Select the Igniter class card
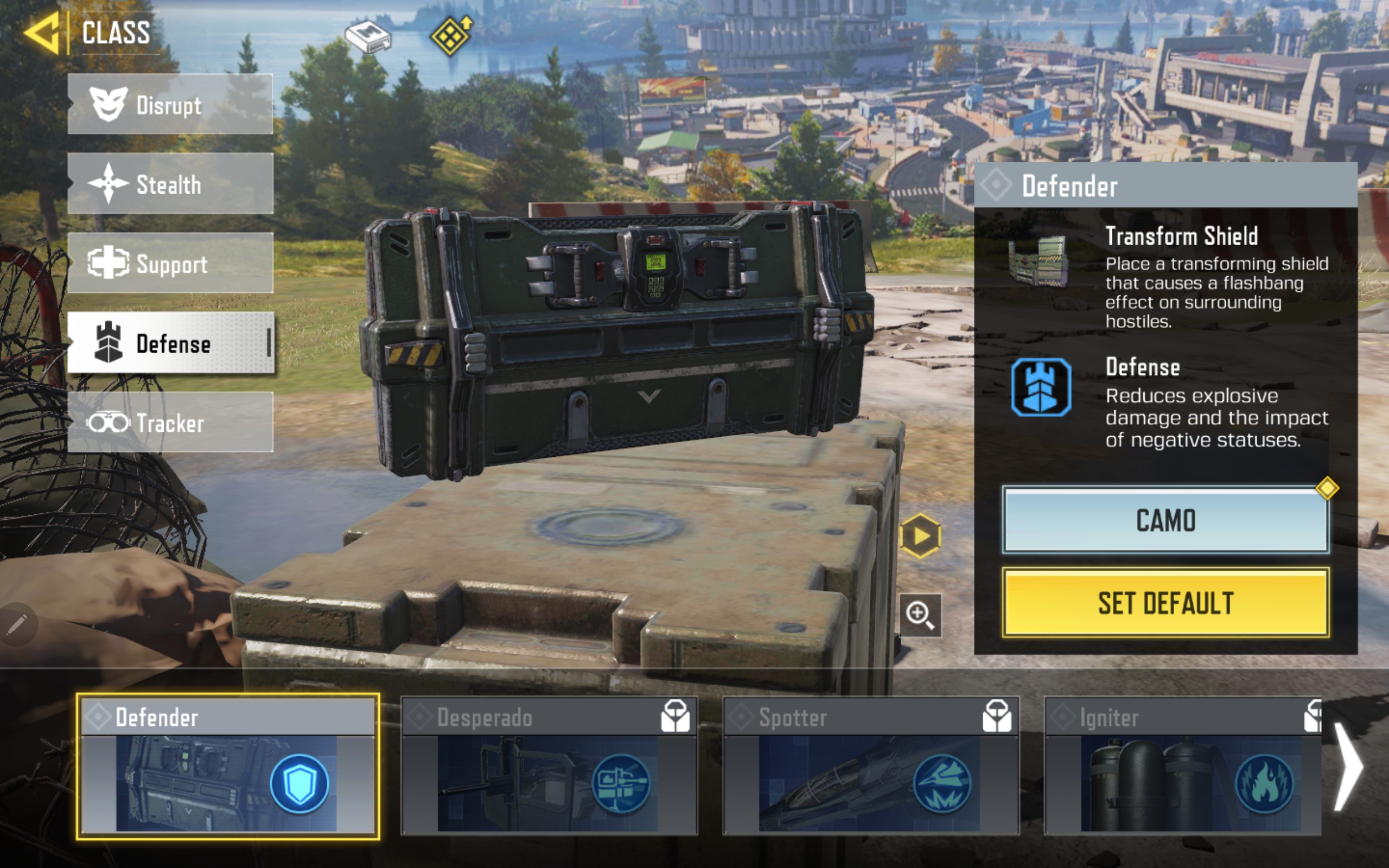Image resolution: width=1389 pixels, height=868 pixels. 1182,767
